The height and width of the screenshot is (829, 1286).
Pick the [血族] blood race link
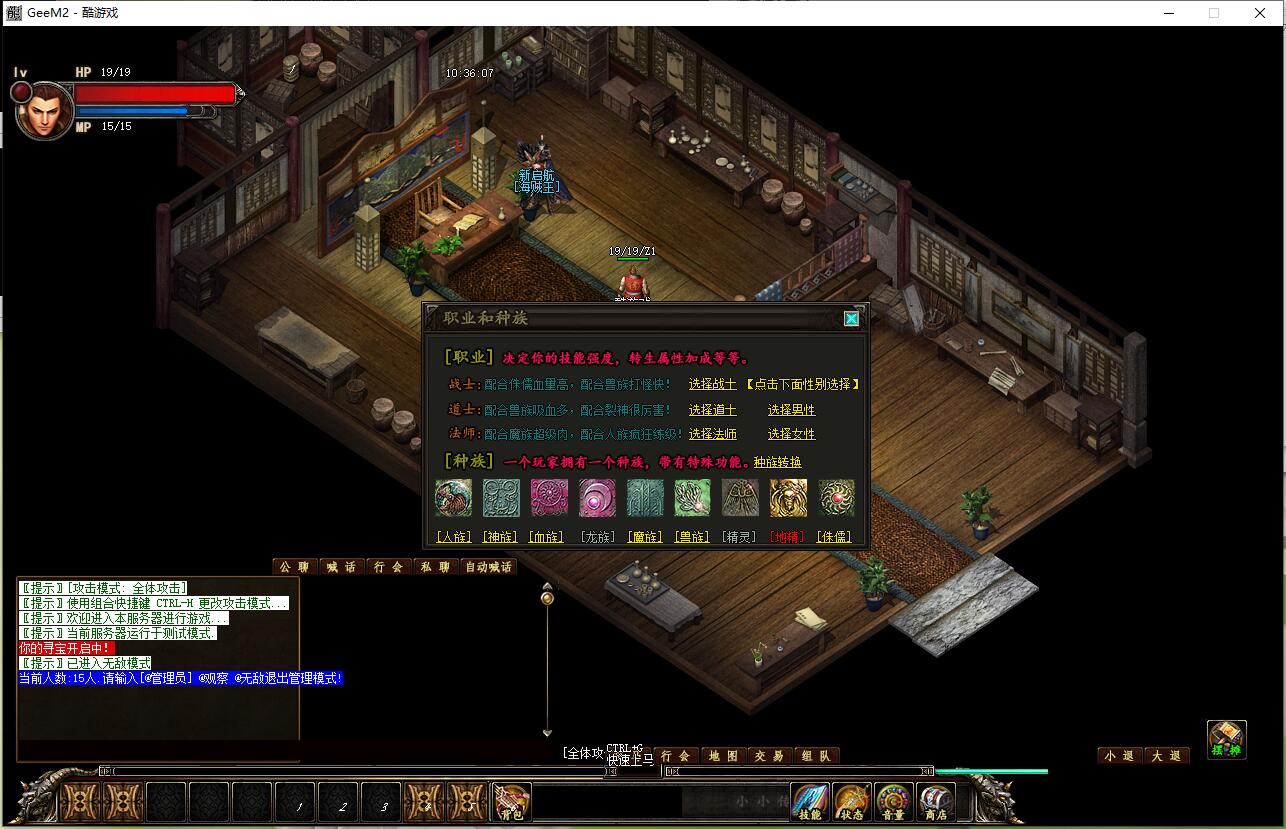[546, 537]
